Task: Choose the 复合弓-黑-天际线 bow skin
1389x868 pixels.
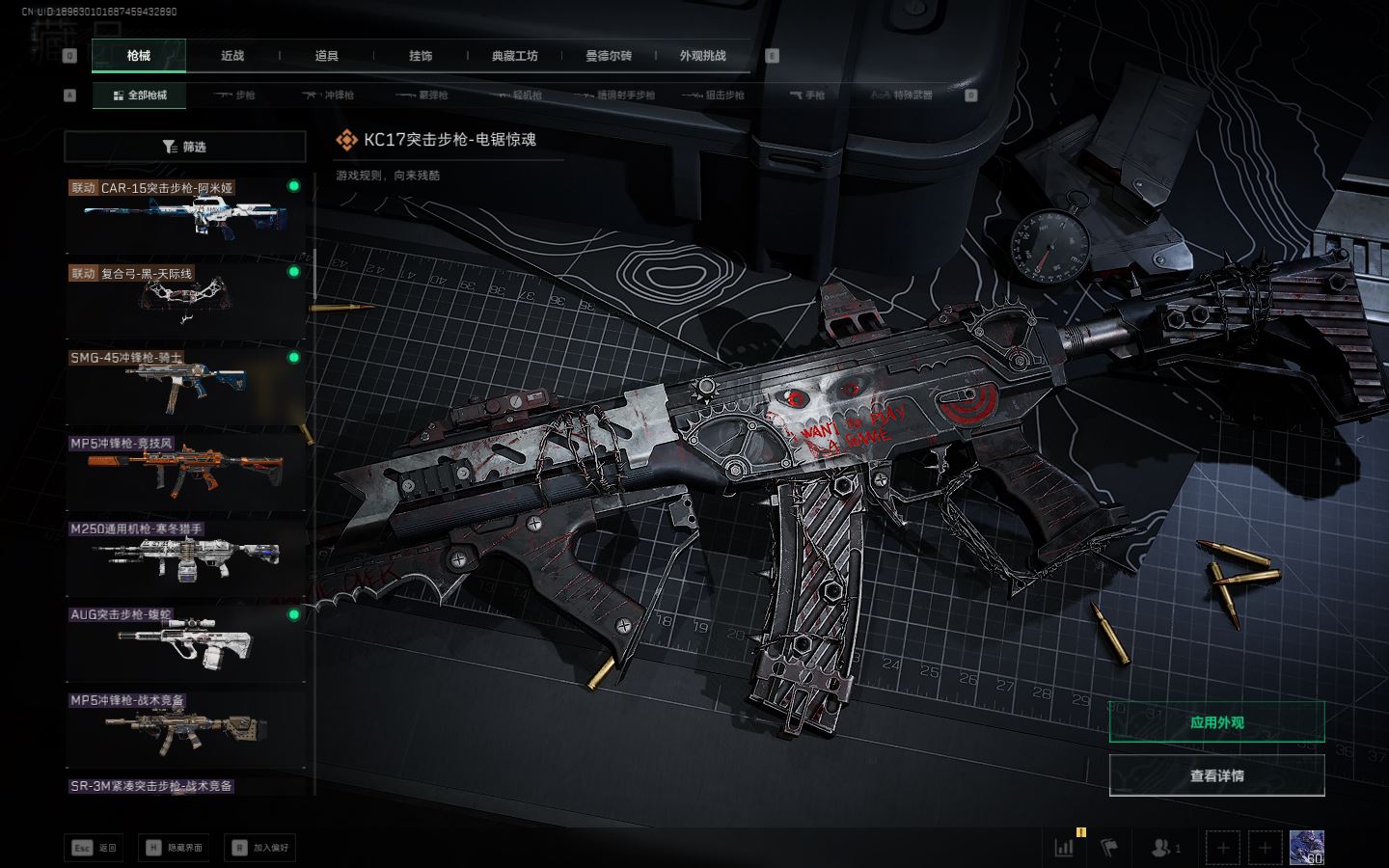Action: click(185, 299)
